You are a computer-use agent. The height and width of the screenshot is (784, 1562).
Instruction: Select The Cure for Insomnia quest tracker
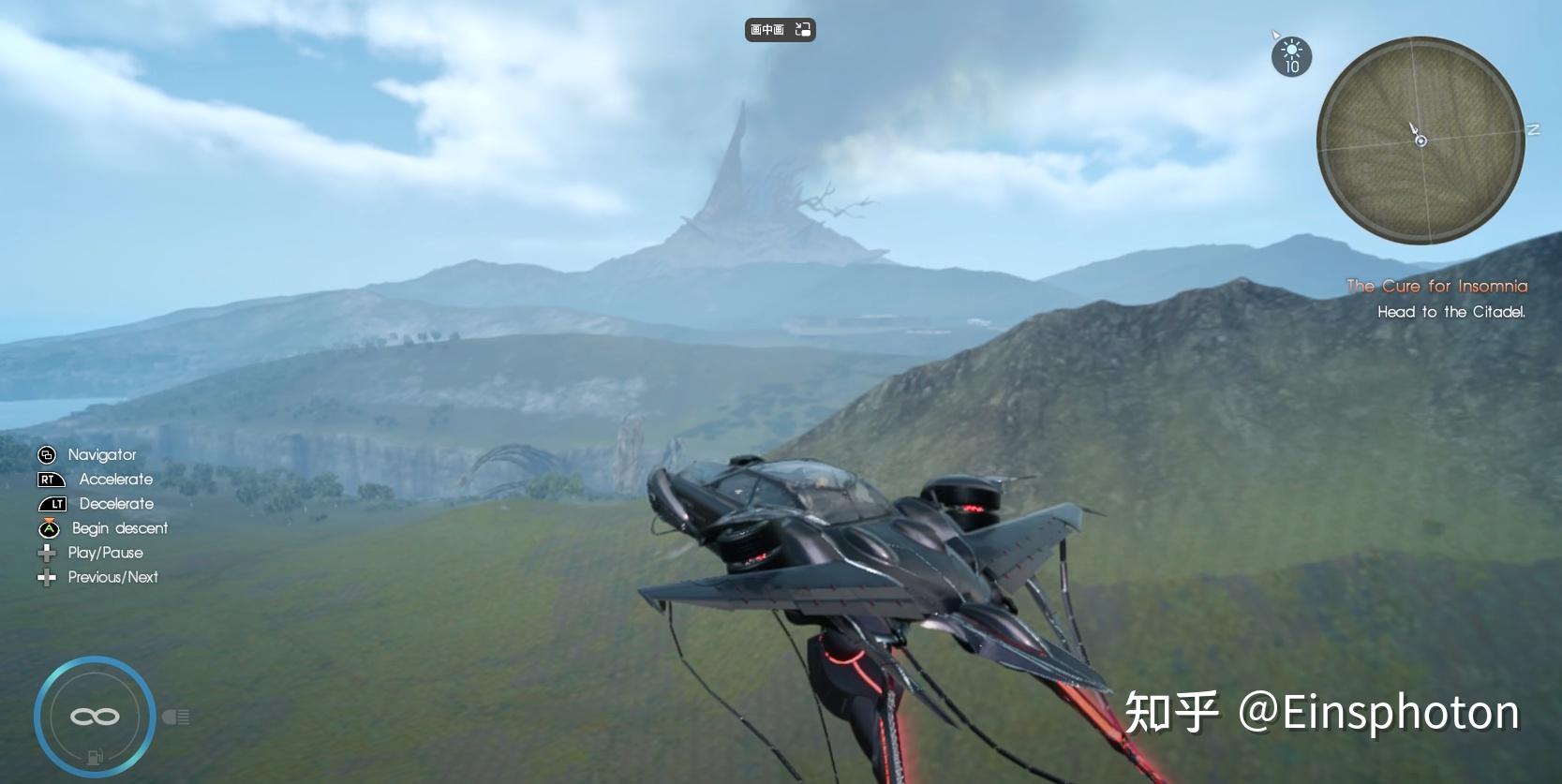(1436, 287)
